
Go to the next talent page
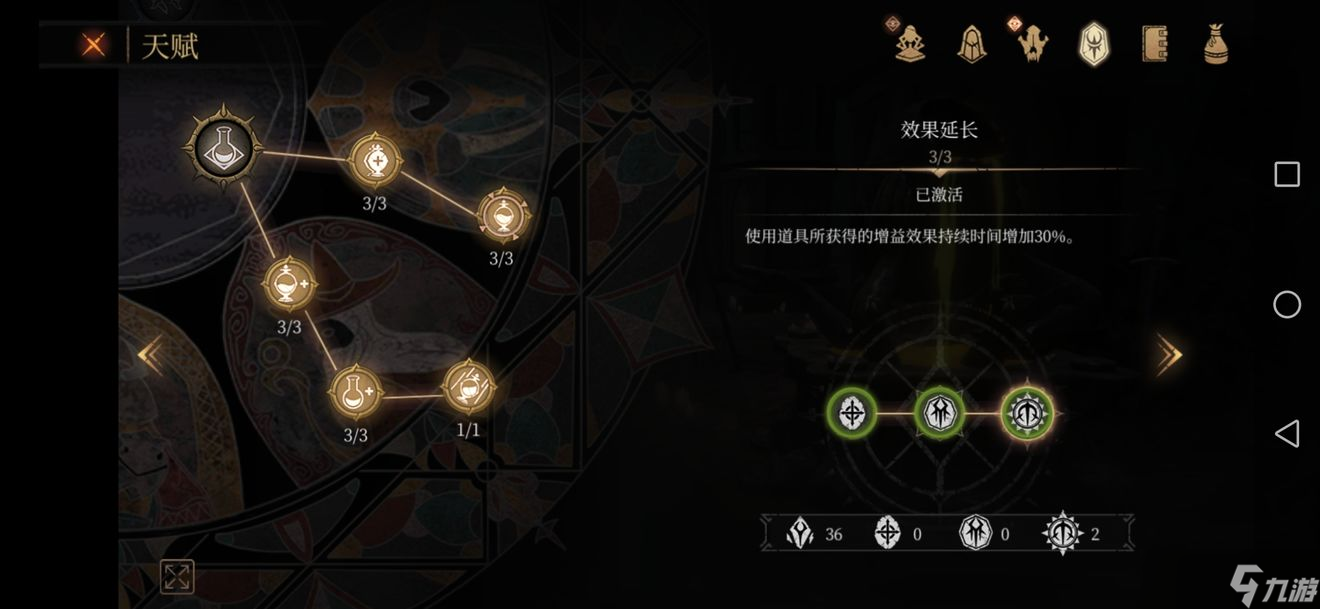point(1169,355)
